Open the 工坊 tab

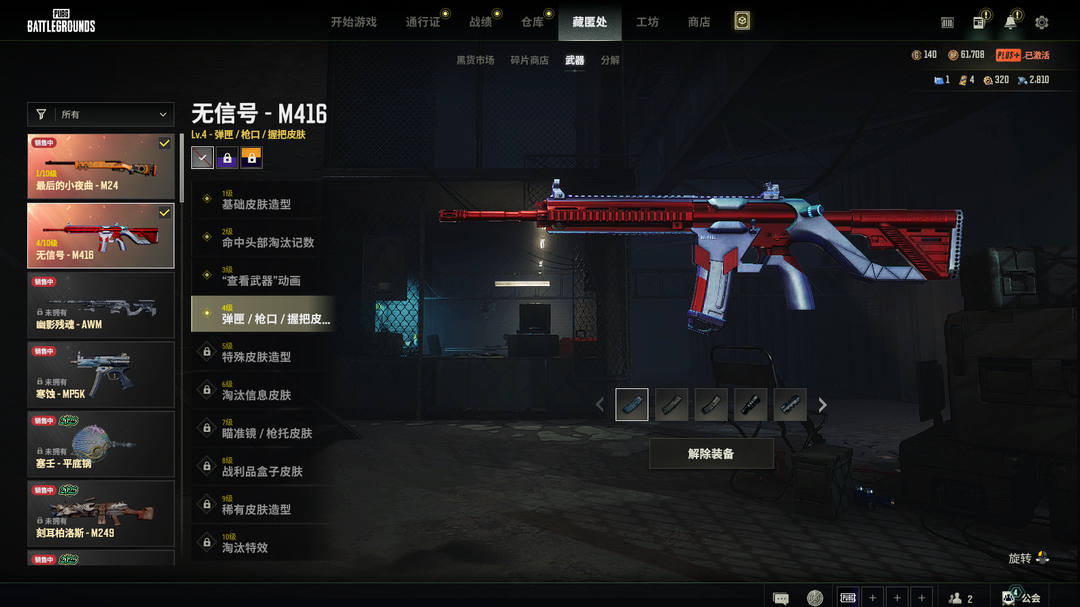click(x=647, y=22)
